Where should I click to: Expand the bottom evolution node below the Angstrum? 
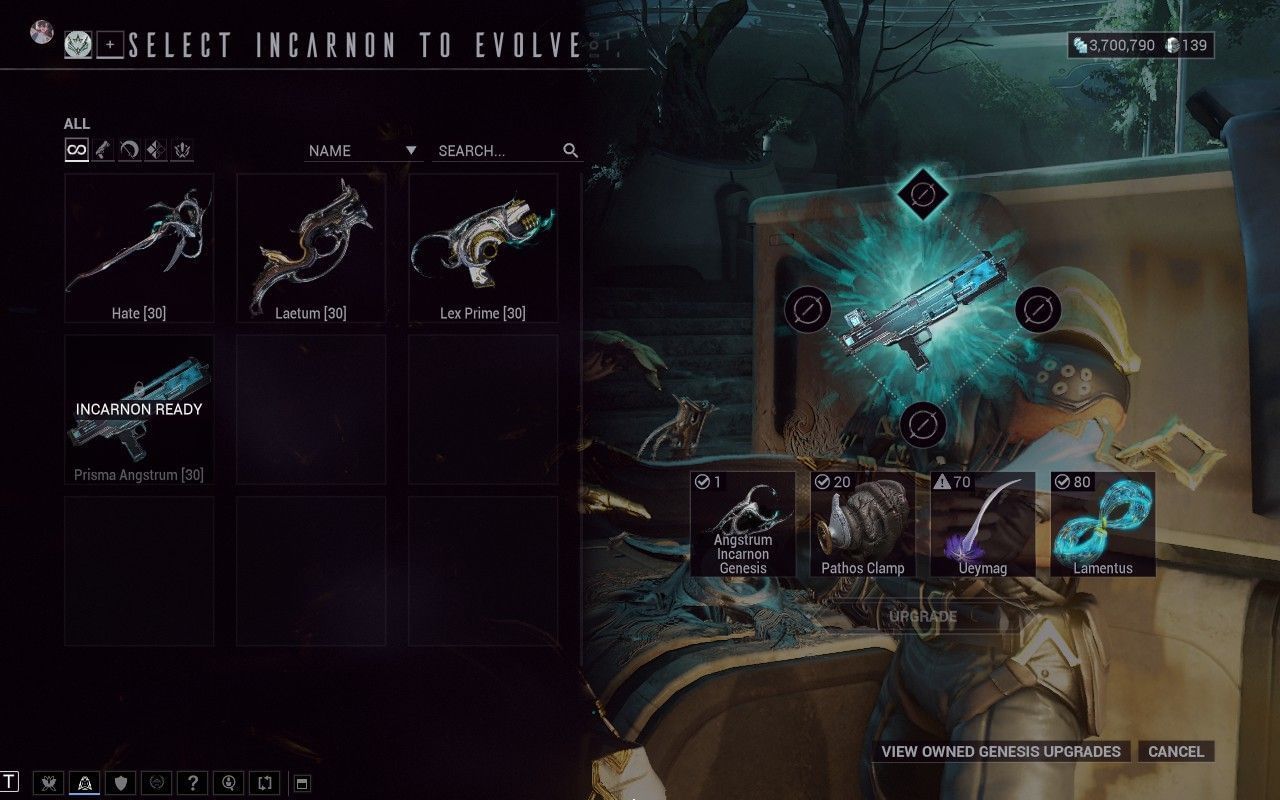[921, 424]
